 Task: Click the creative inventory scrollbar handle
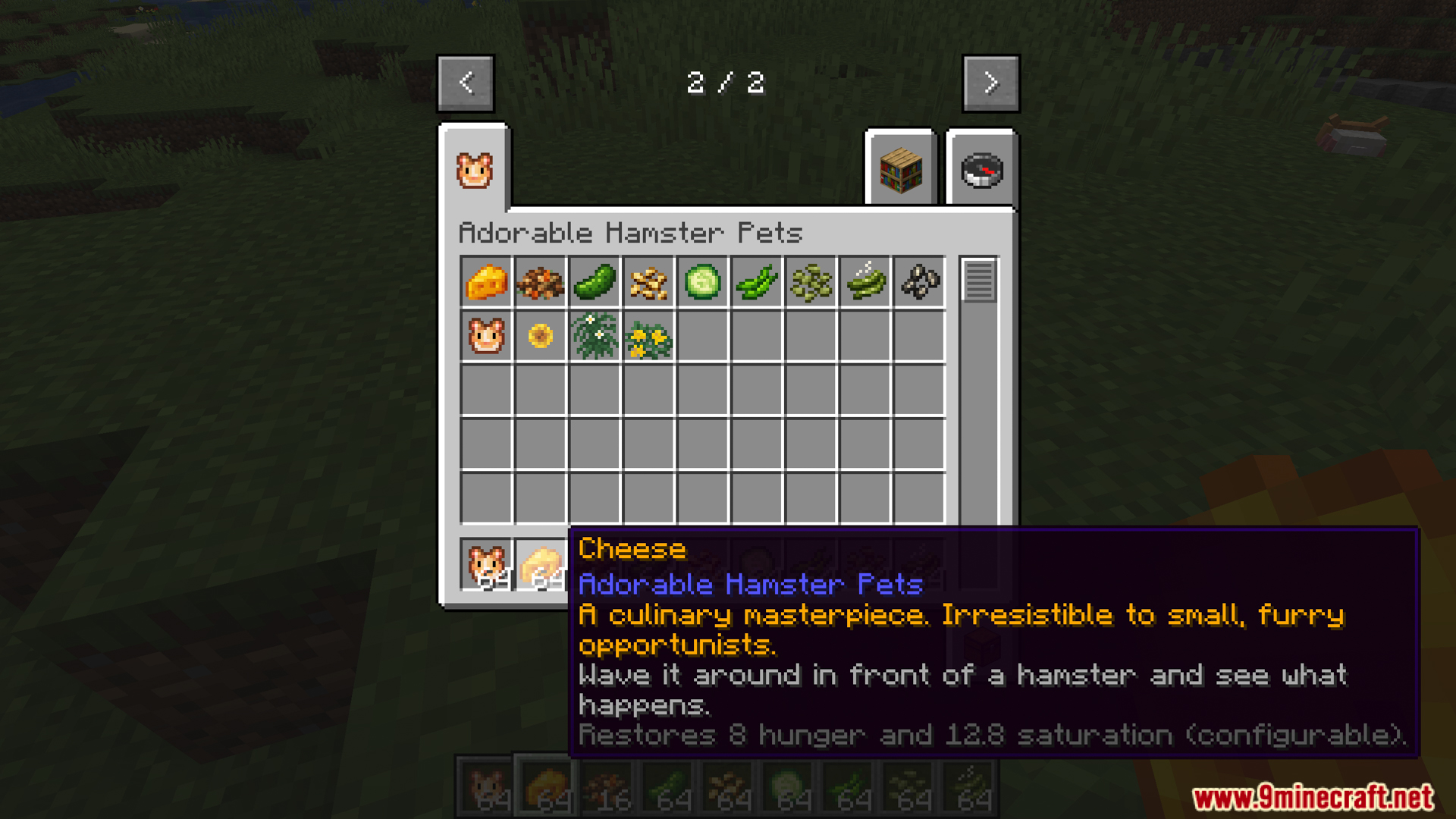click(978, 280)
